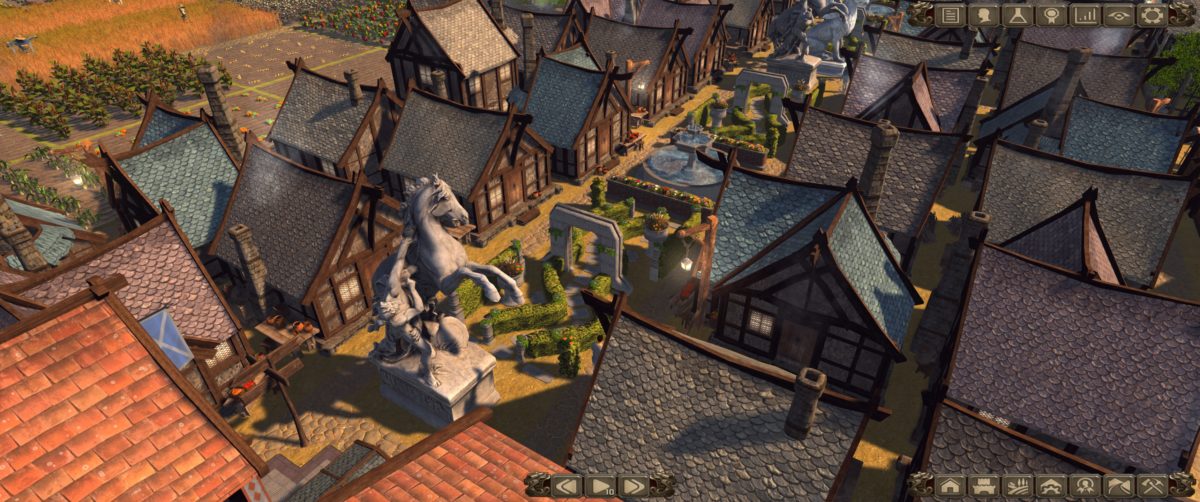Click the play speed button

(600, 486)
